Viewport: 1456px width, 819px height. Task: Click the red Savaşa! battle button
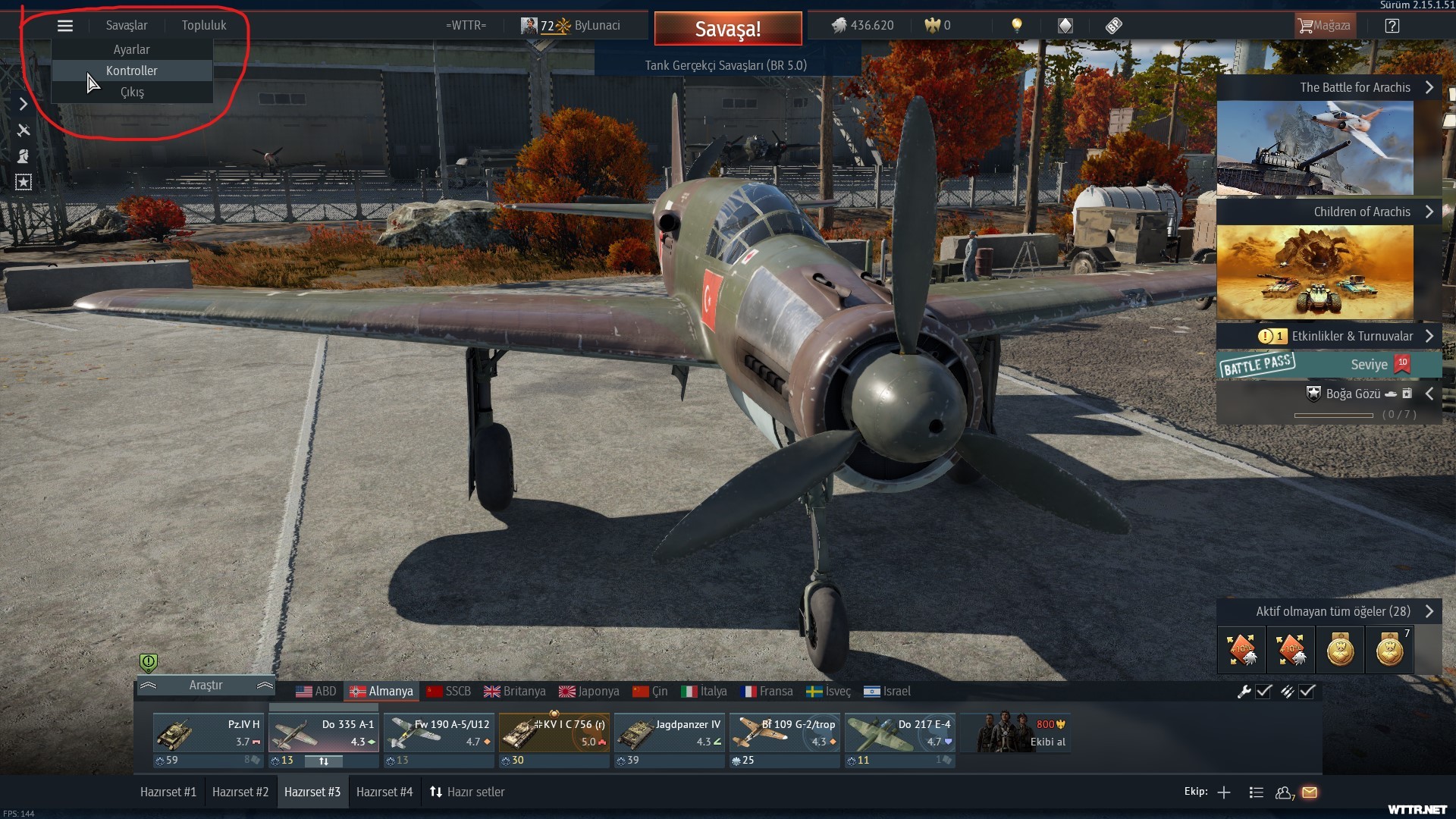(727, 29)
